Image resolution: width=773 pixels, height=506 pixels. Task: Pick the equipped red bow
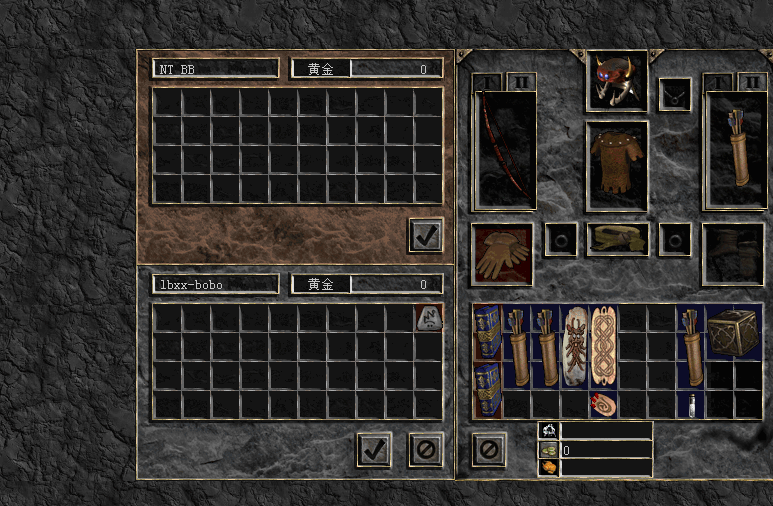pyautogui.click(x=504, y=148)
